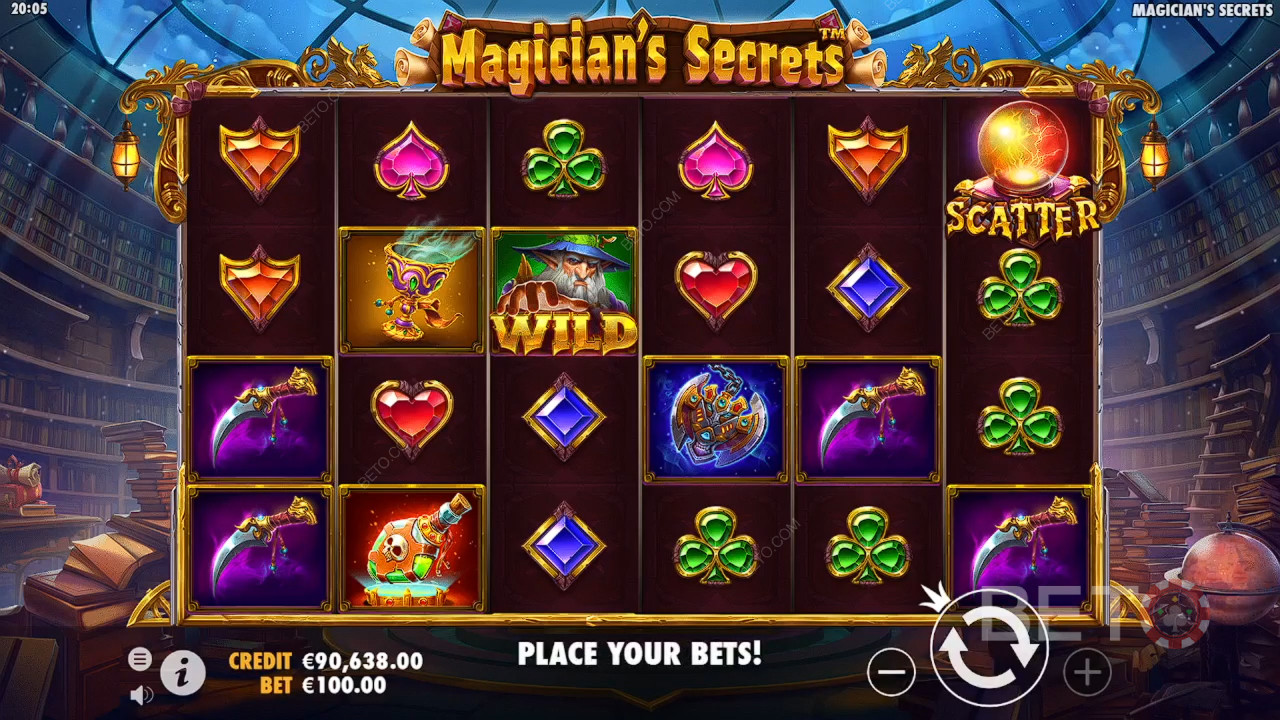Open the game info with the i button
The height and width of the screenshot is (720, 1280).
tap(183, 674)
